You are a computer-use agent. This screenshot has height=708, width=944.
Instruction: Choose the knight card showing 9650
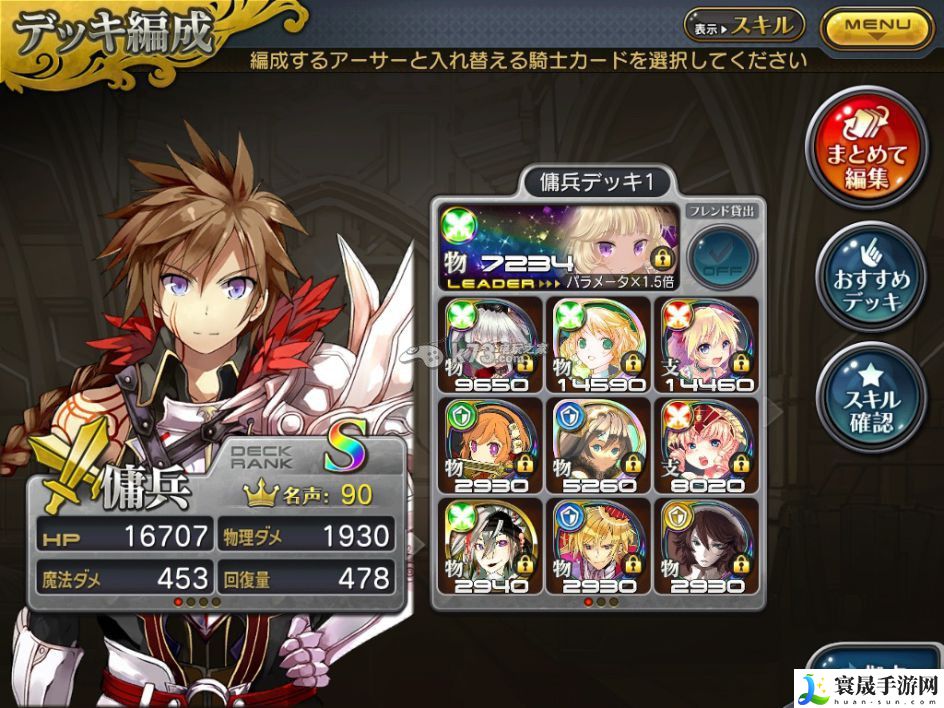(x=488, y=345)
